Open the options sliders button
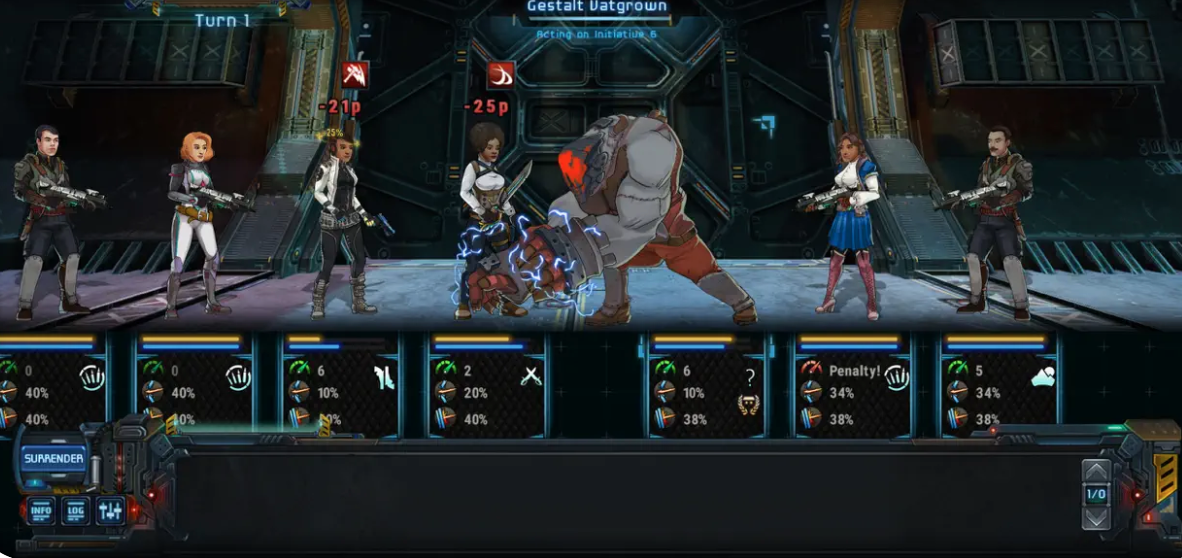1182x558 pixels. 110,511
